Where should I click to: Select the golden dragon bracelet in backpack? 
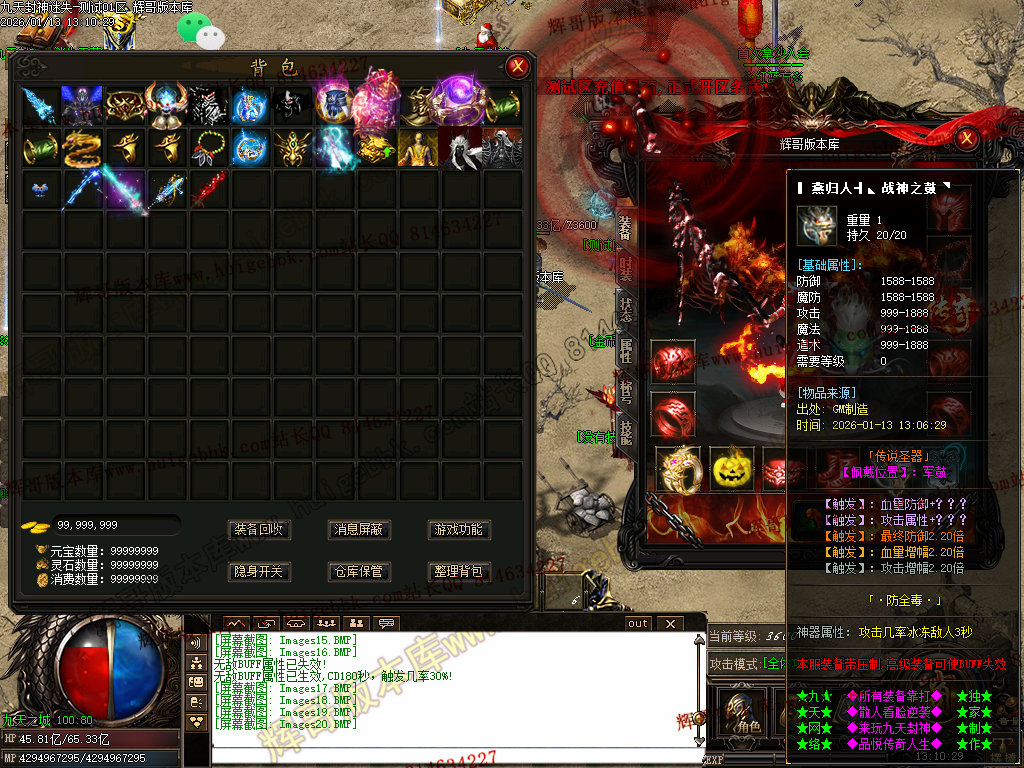[x=81, y=148]
